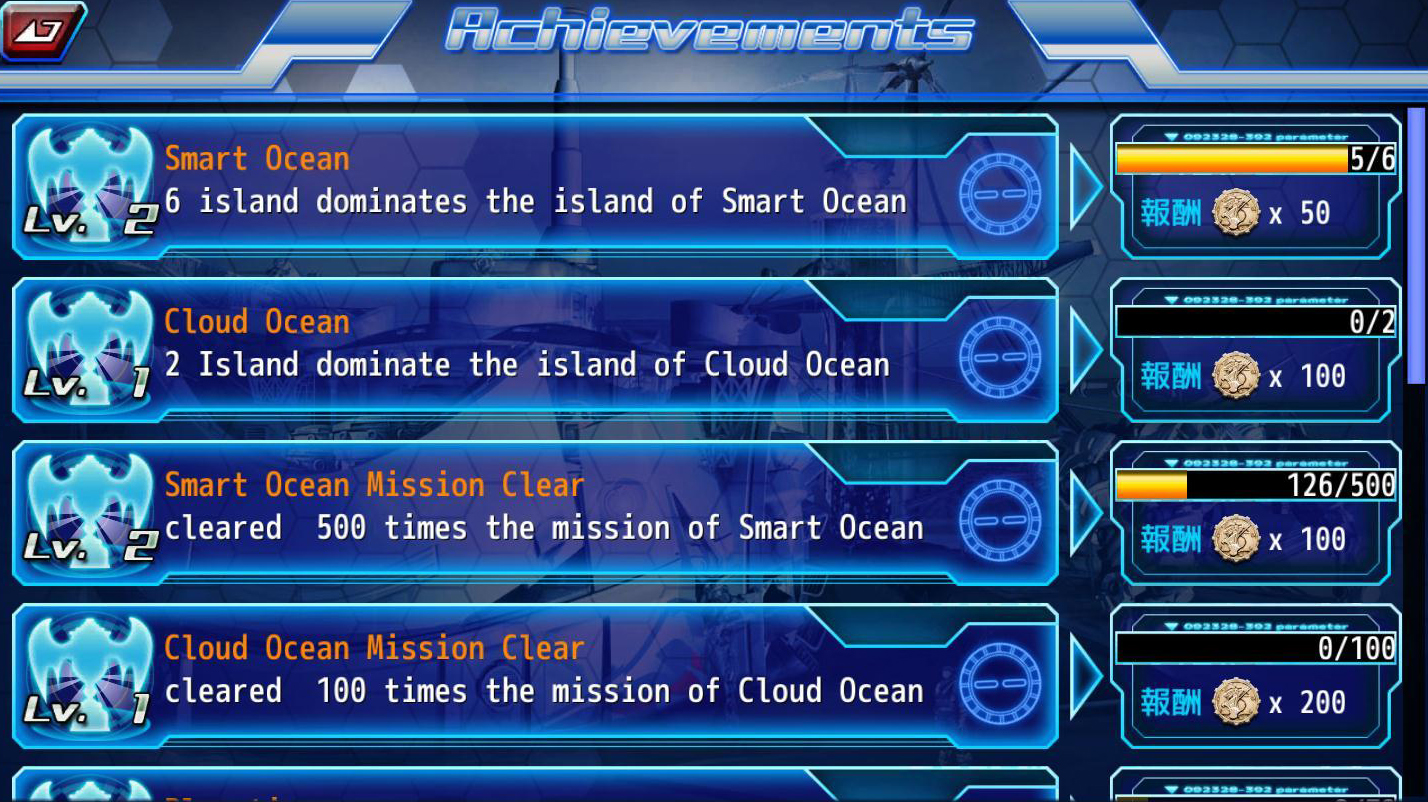Open the 0/2 progress reward panel
The width and height of the screenshot is (1428, 802).
(1255, 350)
